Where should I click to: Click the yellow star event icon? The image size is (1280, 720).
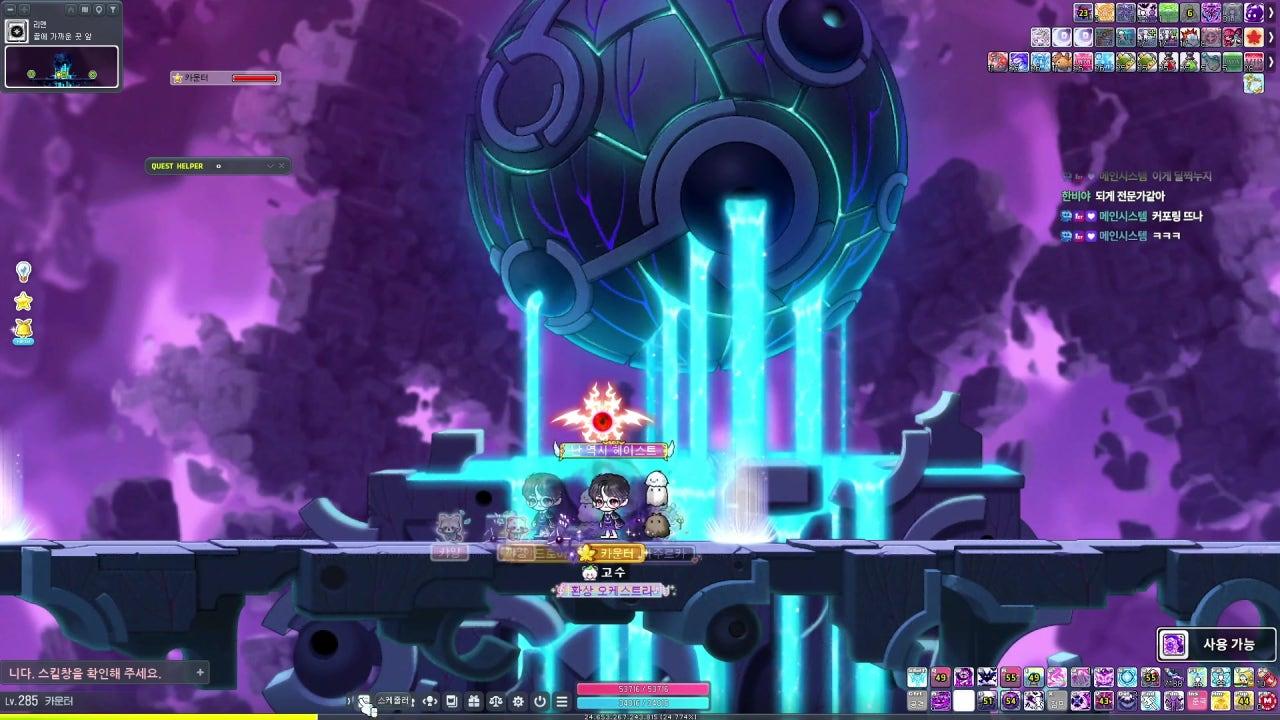(x=23, y=301)
